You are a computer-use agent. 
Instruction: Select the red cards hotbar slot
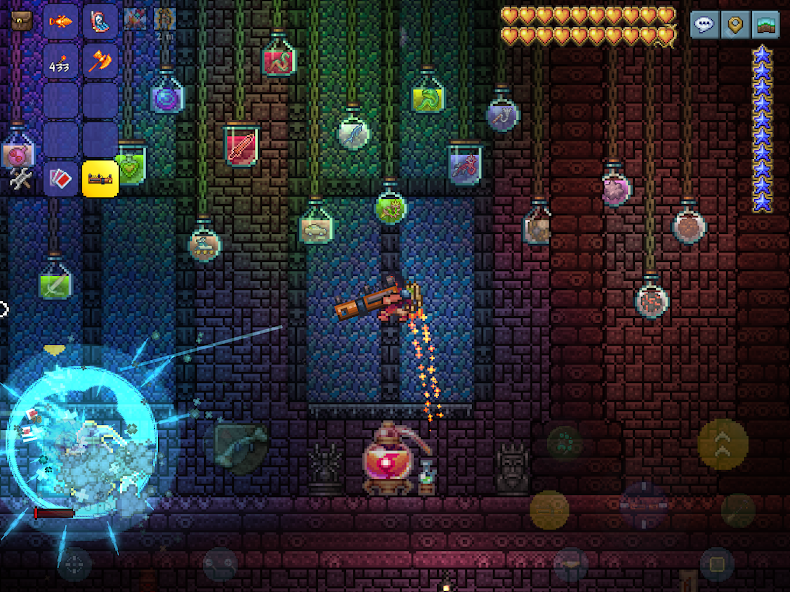[x=61, y=178]
